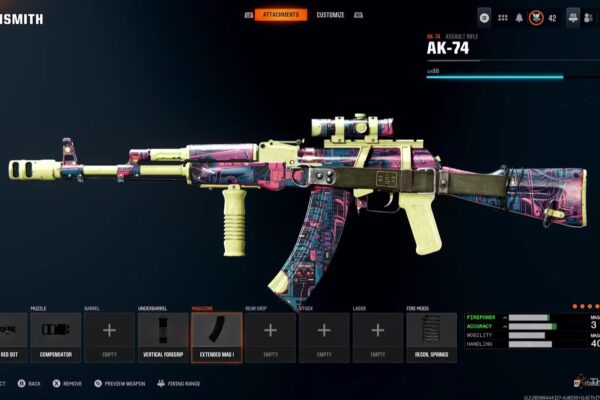This screenshot has height=400, width=600.
Task: Select the Extended Mag I magazine slot
Action: [x=216, y=337]
